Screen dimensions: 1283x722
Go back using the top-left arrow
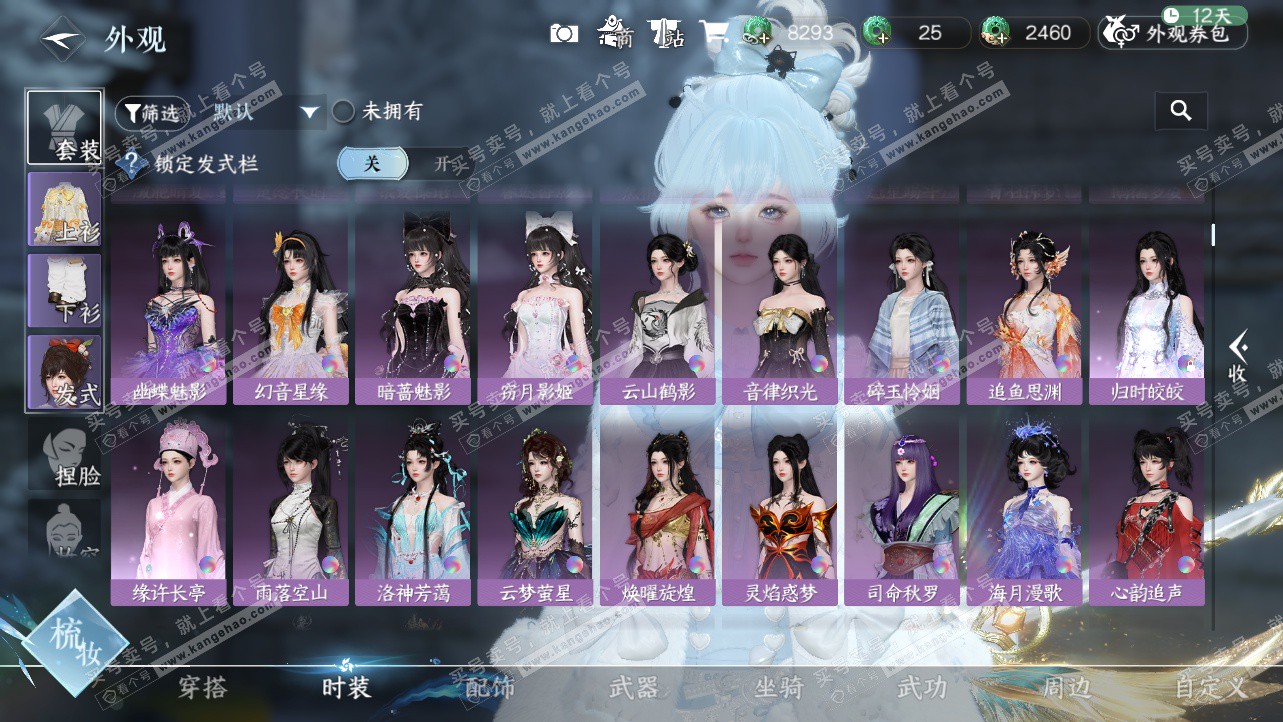[63, 39]
